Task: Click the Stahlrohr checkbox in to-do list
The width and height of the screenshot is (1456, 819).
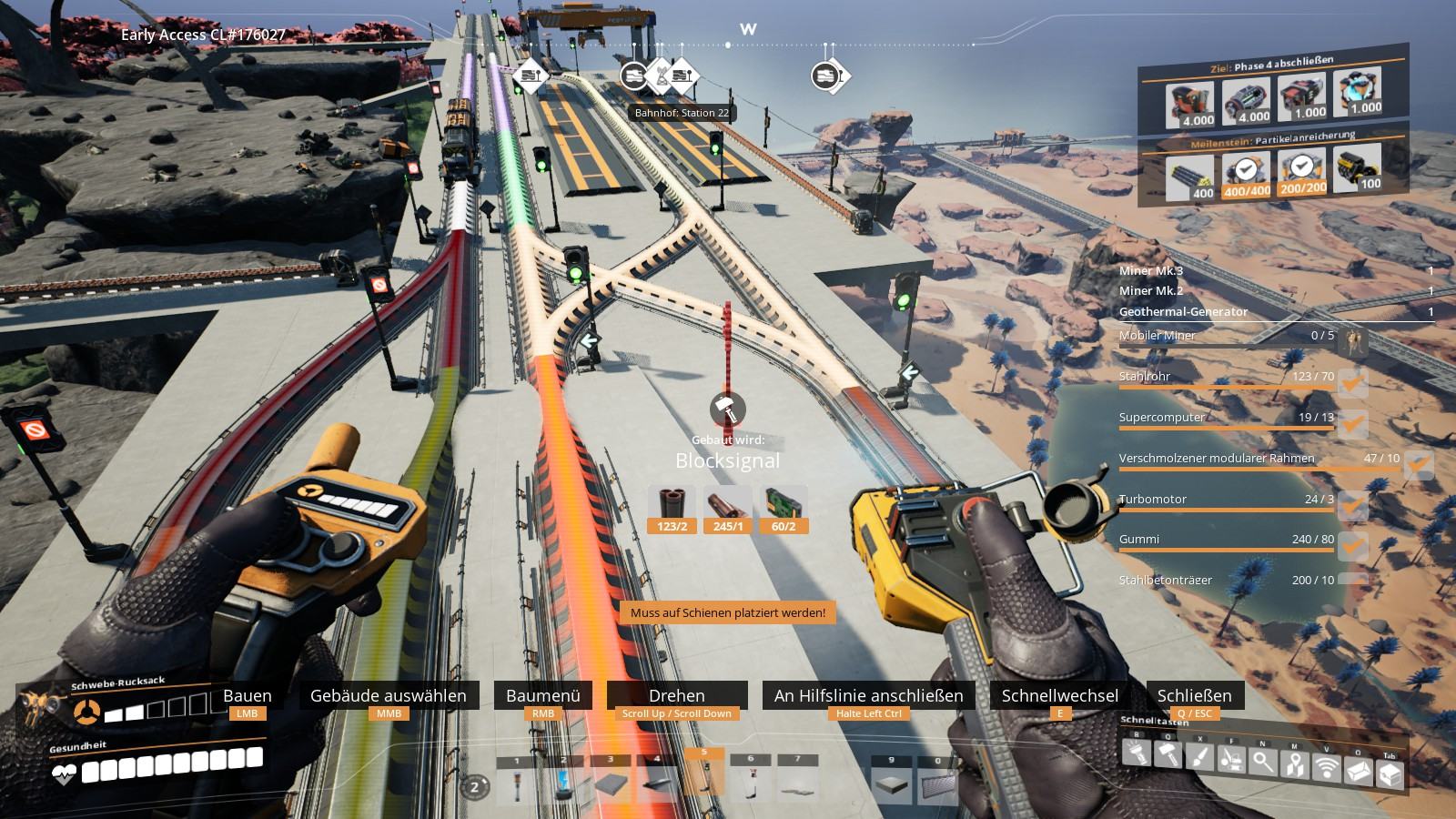Action: (1352, 383)
